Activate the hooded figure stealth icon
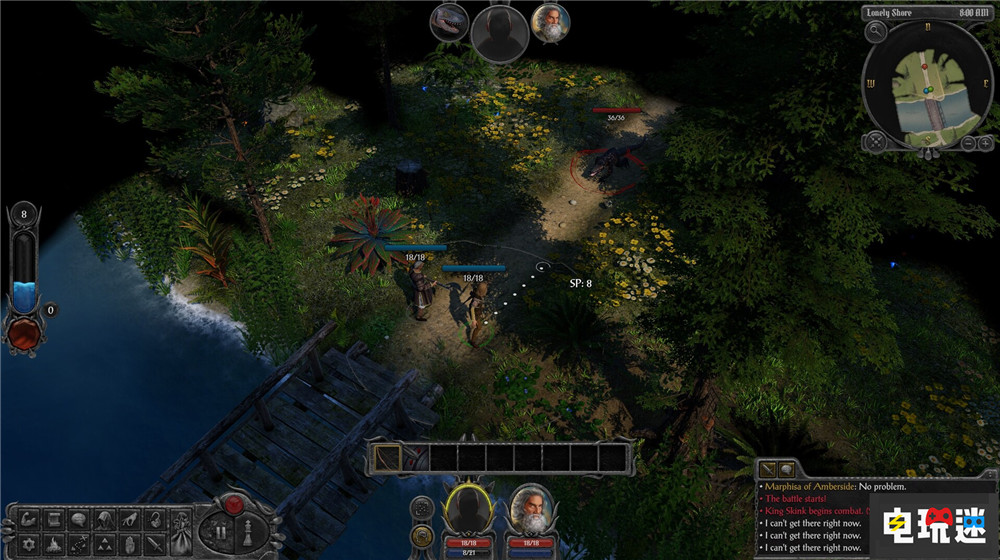The image size is (1000, 560). pos(105,520)
